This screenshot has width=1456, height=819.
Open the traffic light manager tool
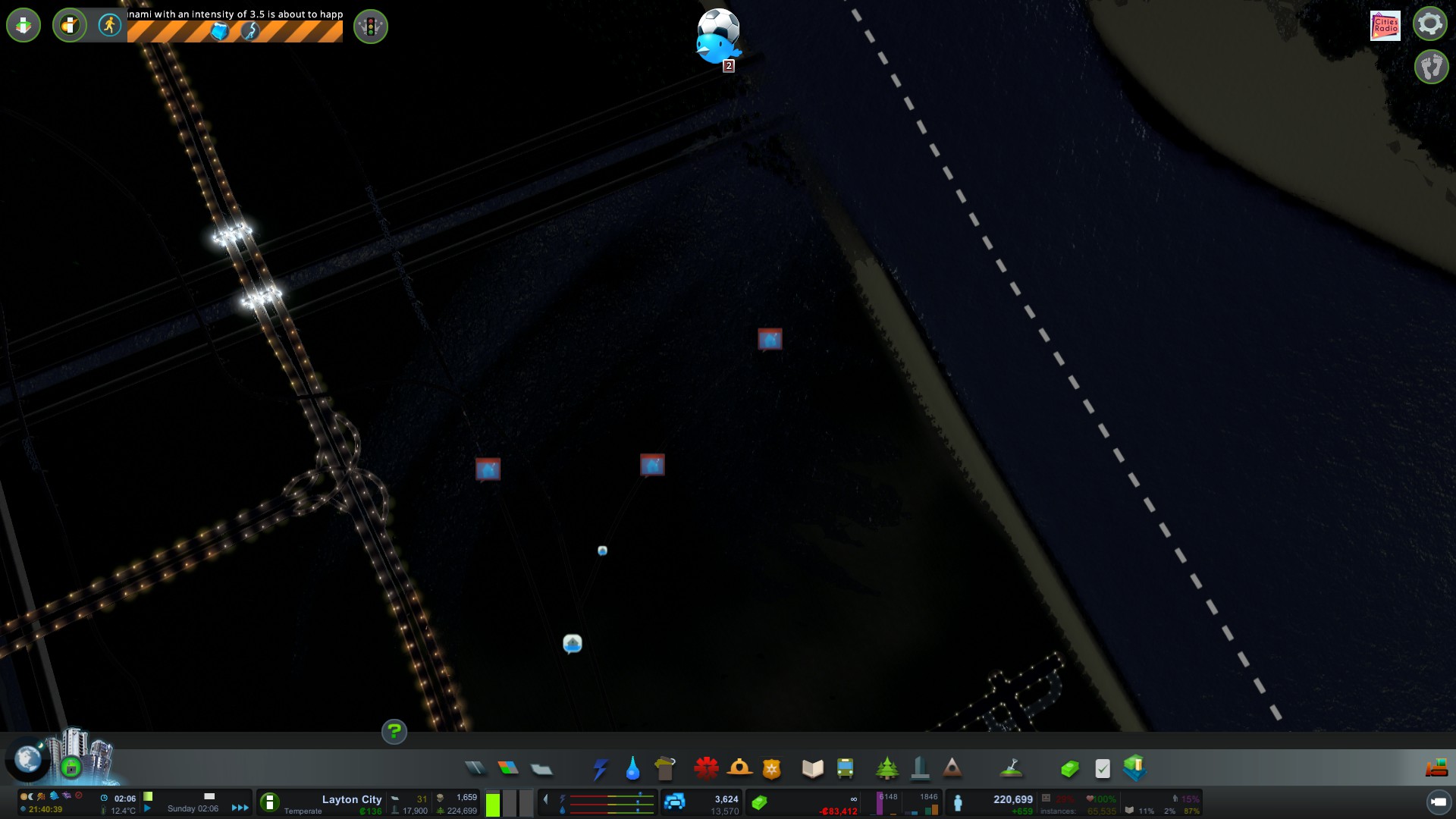[x=371, y=27]
